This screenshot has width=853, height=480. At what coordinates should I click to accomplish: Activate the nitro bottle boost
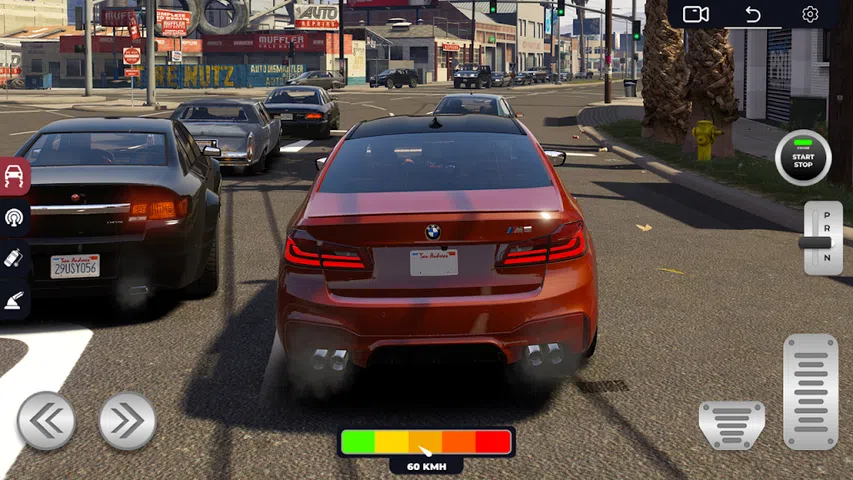(x=14, y=258)
